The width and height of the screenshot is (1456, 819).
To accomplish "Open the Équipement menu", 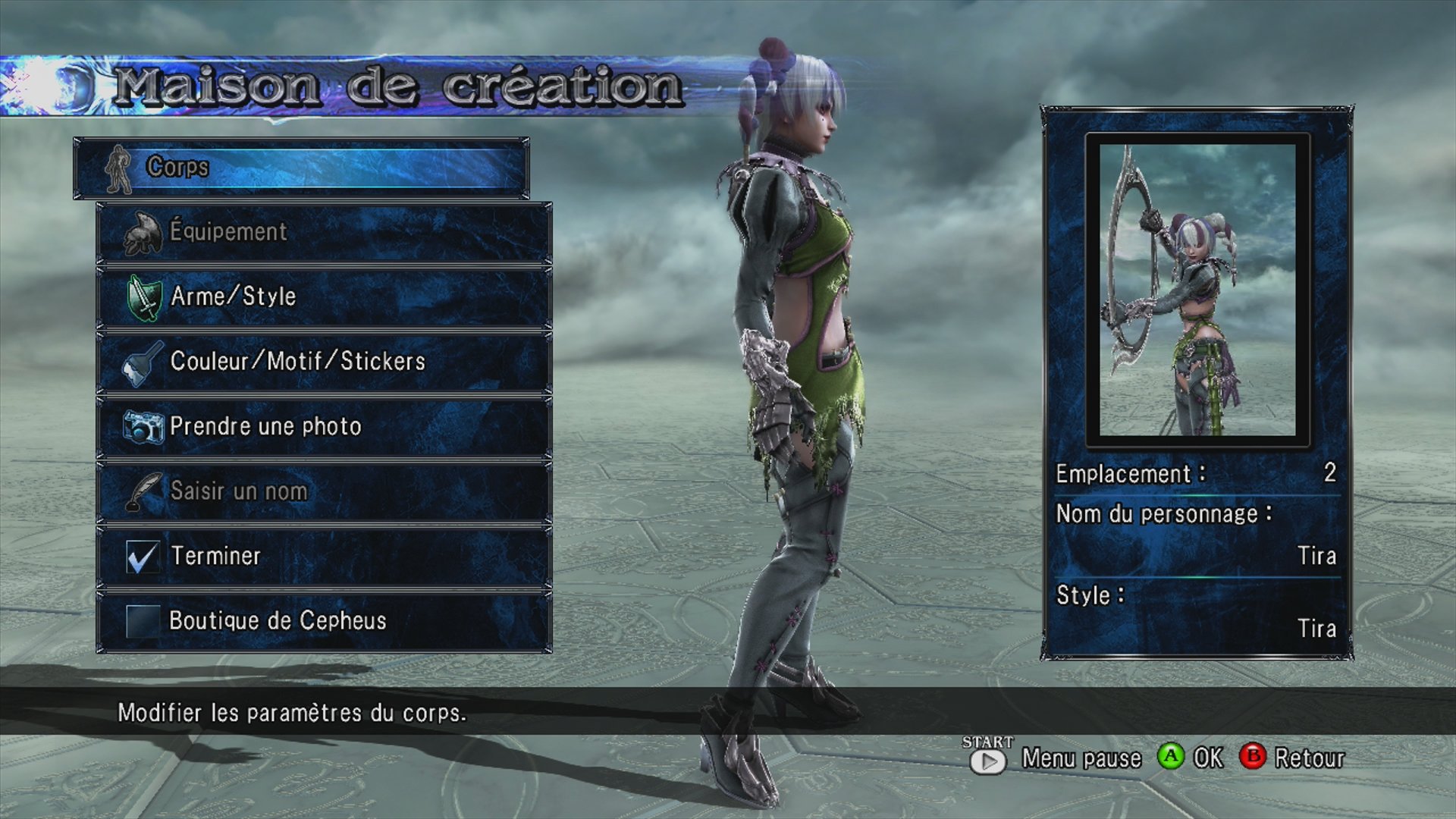I will click(x=324, y=232).
